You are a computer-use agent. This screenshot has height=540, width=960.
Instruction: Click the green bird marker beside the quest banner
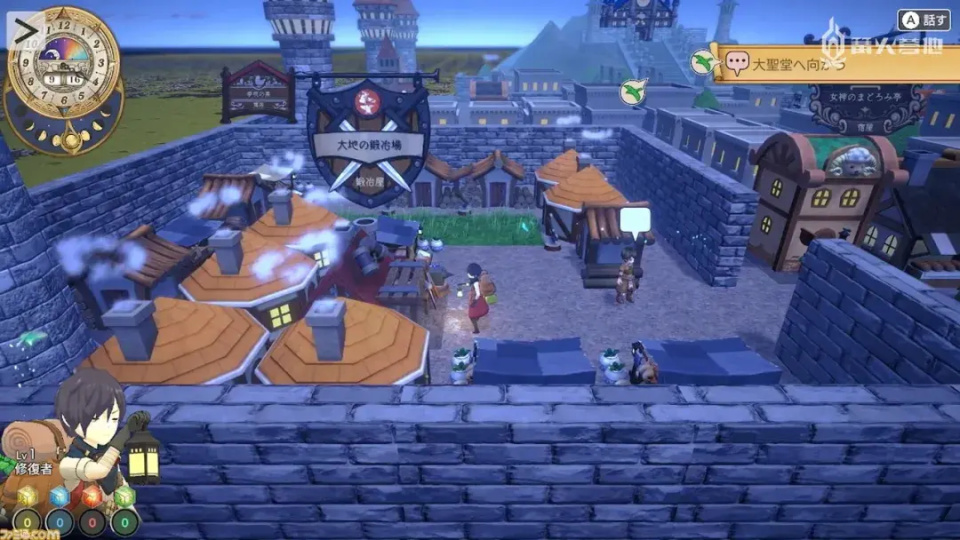[704, 62]
